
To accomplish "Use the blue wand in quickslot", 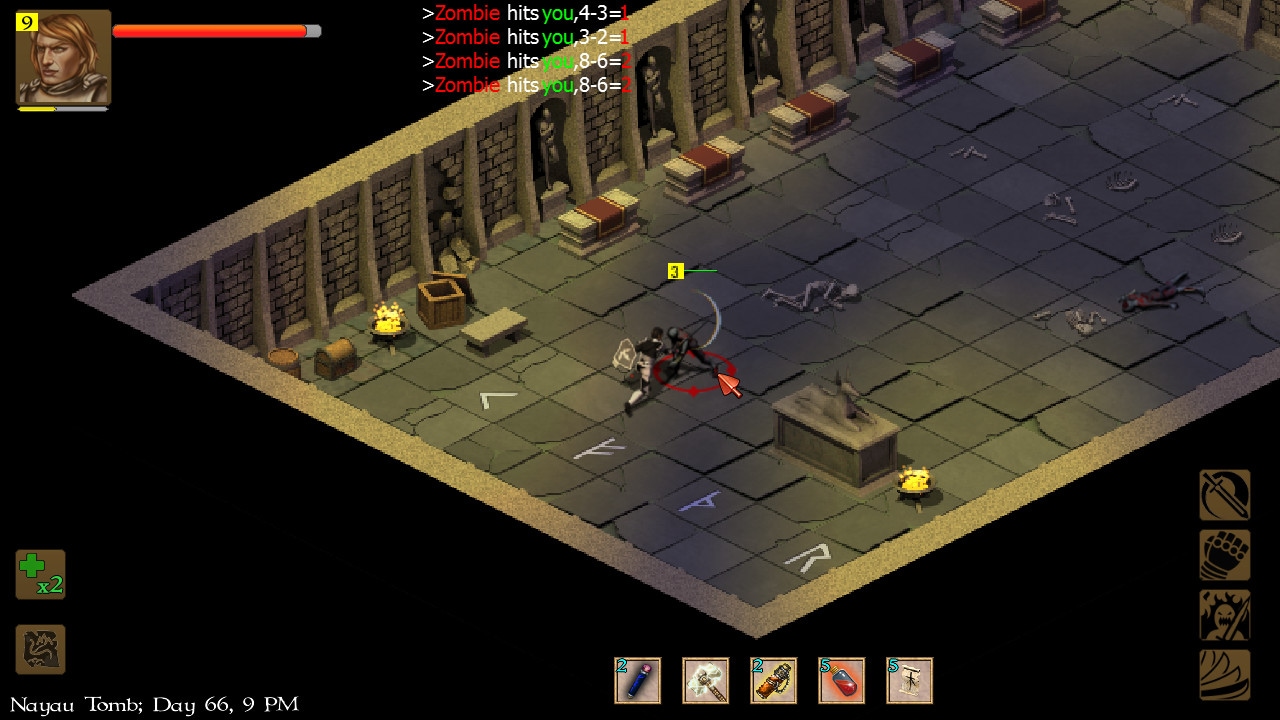I will [637, 681].
